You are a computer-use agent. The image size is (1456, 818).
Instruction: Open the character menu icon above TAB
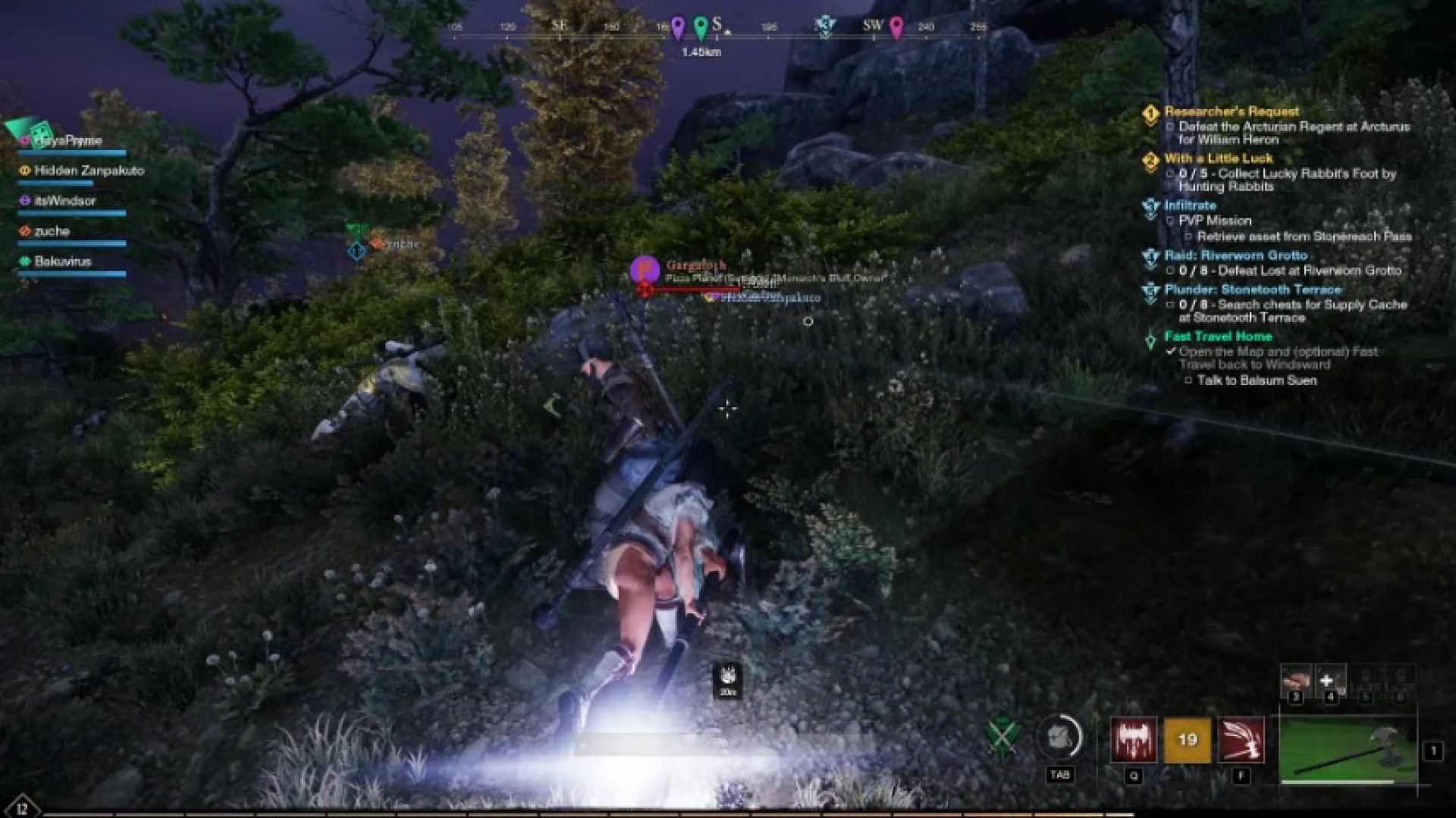(x=1059, y=735)
